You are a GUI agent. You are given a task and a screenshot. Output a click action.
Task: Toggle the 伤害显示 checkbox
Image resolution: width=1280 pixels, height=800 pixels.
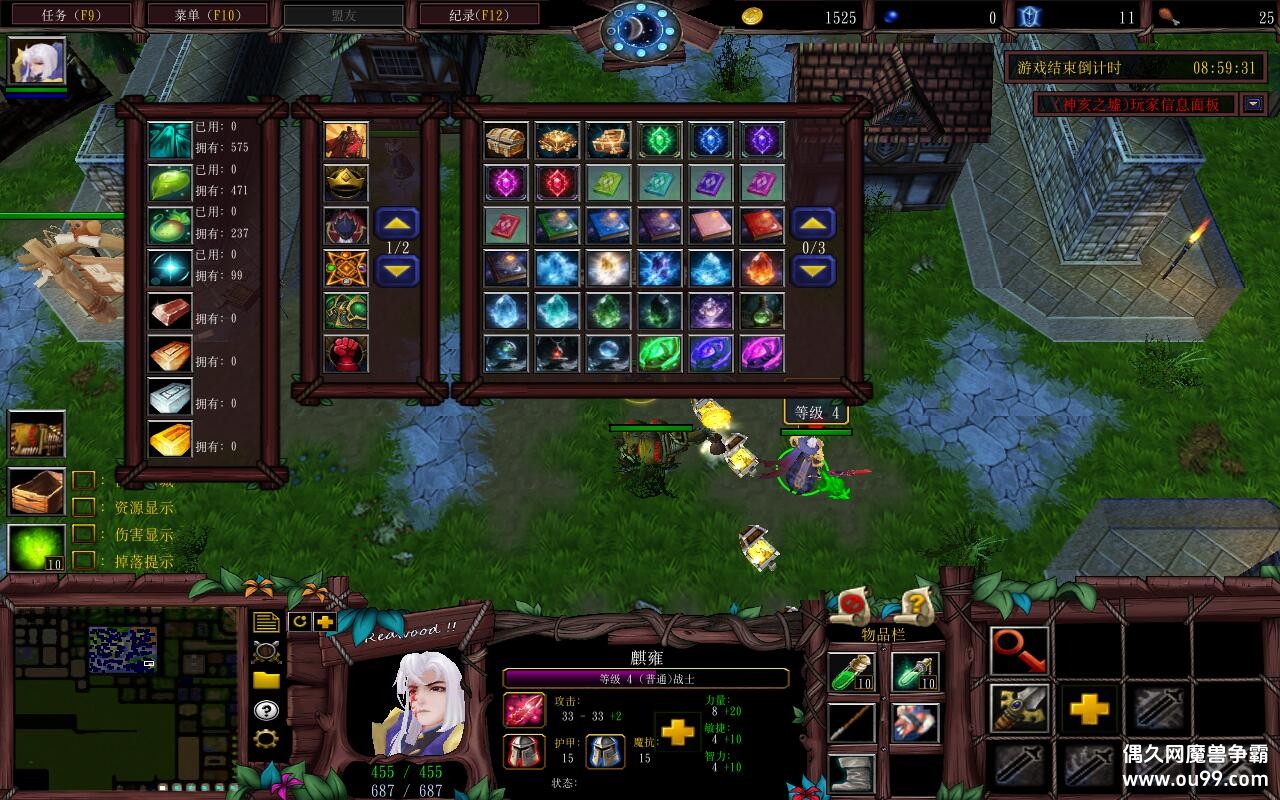(84, 534)
